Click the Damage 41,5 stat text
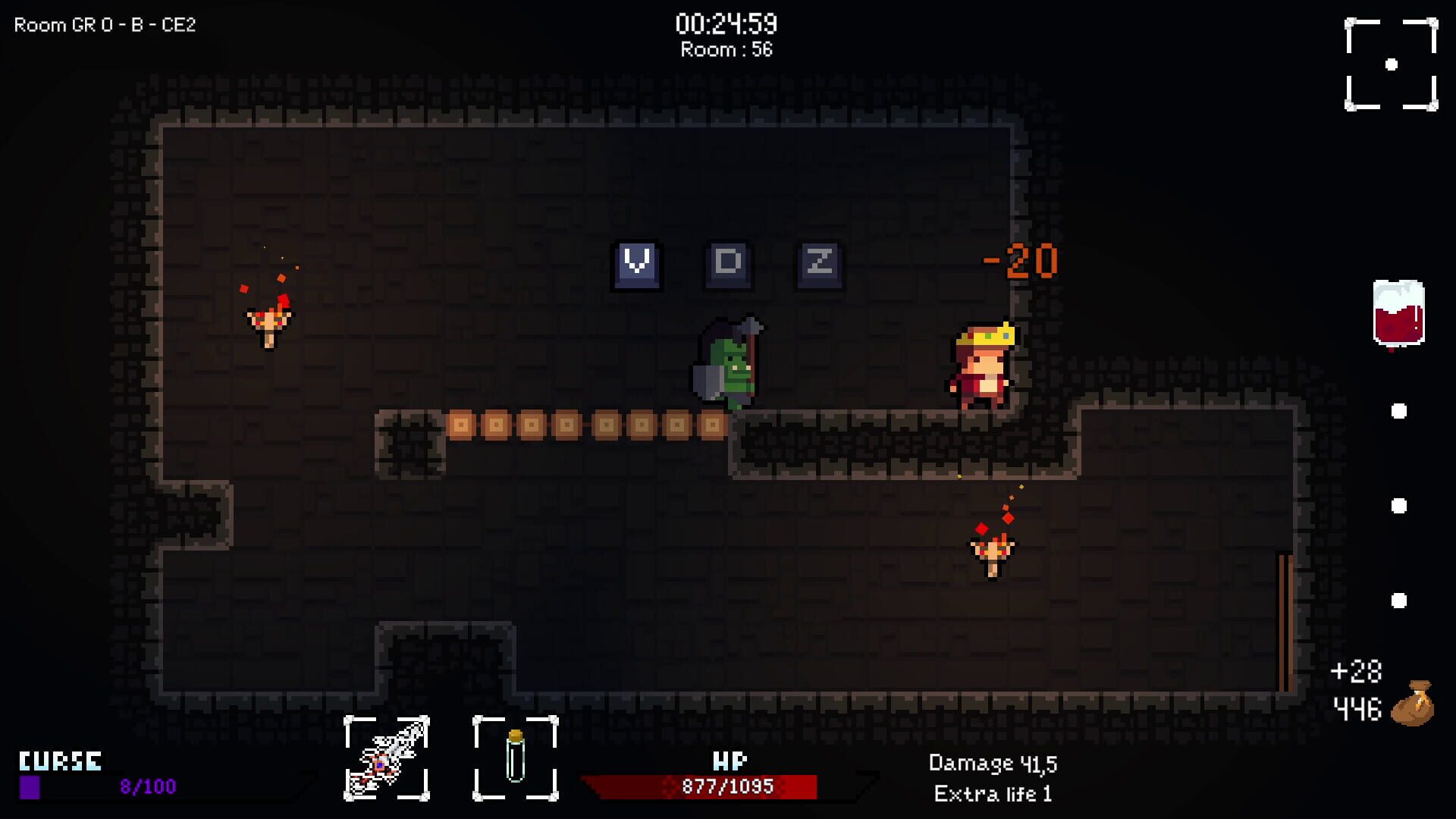The width and height of the screenshot is (1456, 819). pos(994,764)
